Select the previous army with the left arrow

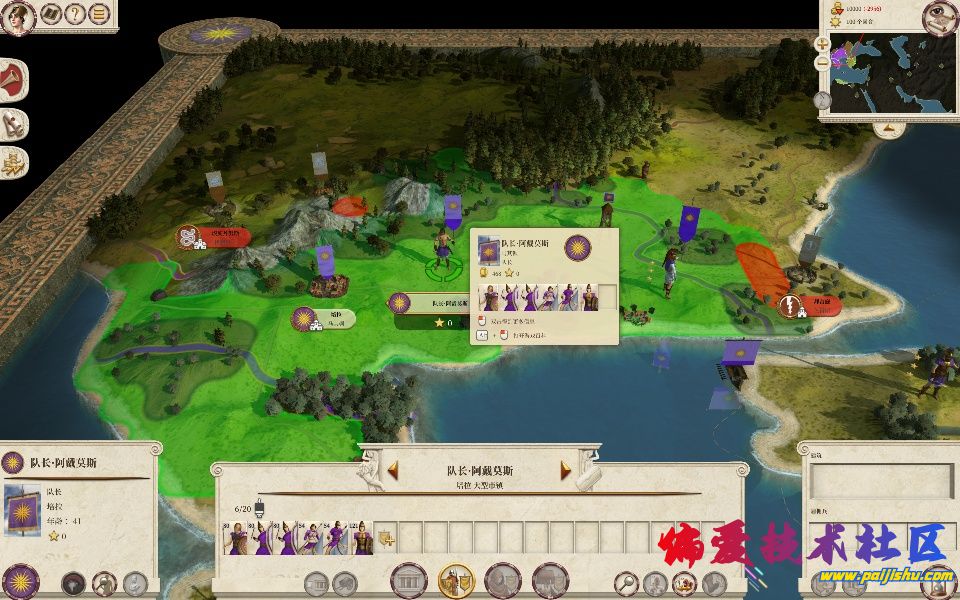click(393, 470)
